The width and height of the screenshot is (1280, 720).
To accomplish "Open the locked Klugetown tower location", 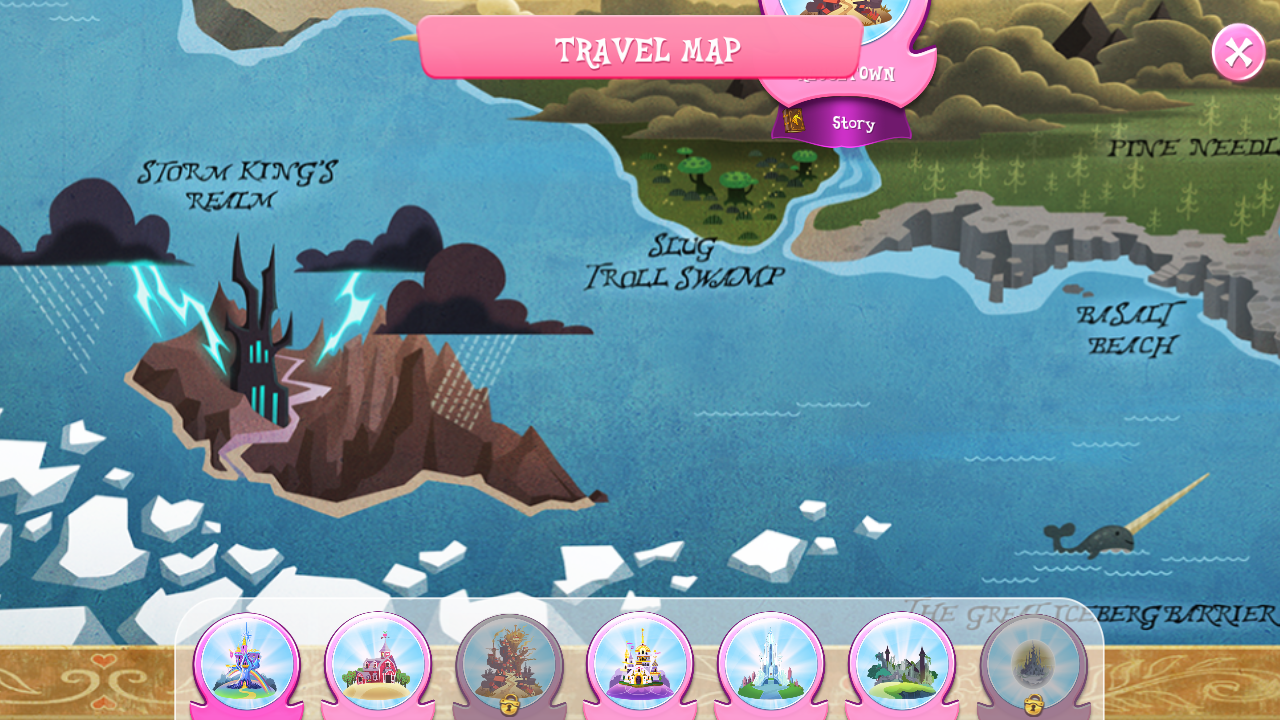I will [x=508, y=660].
